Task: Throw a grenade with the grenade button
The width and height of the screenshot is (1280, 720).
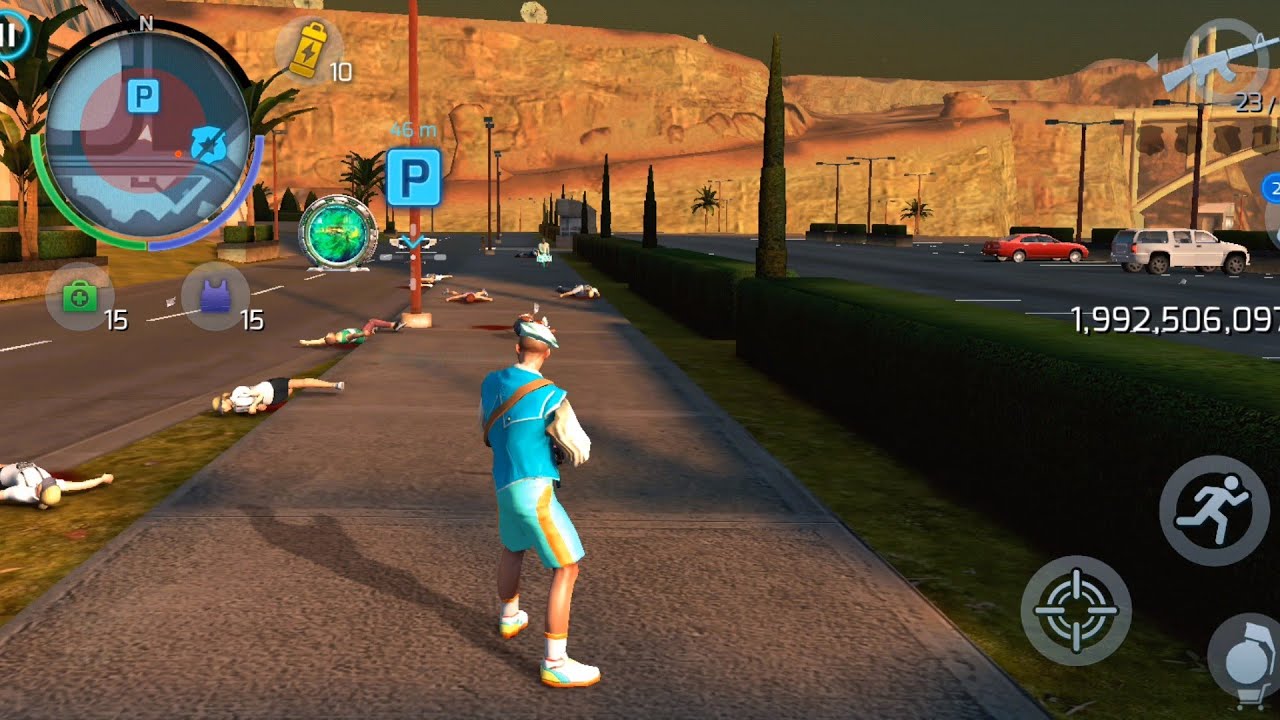Action: point(1245,658)
